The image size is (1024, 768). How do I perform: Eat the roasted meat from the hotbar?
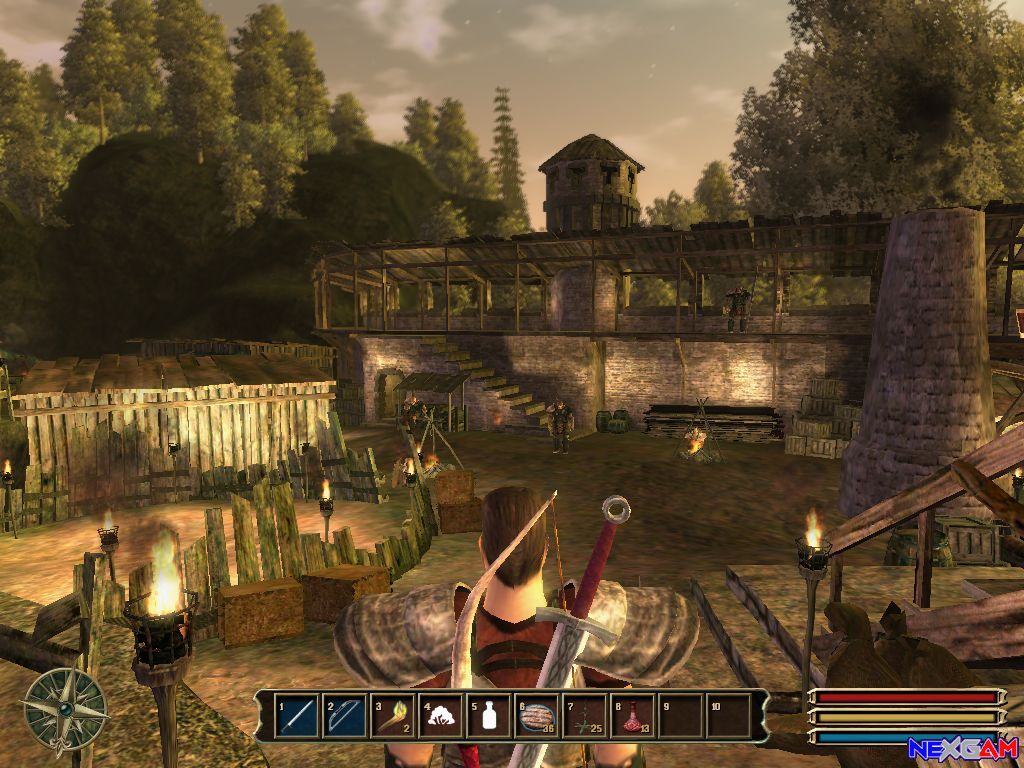click(537, 716)
